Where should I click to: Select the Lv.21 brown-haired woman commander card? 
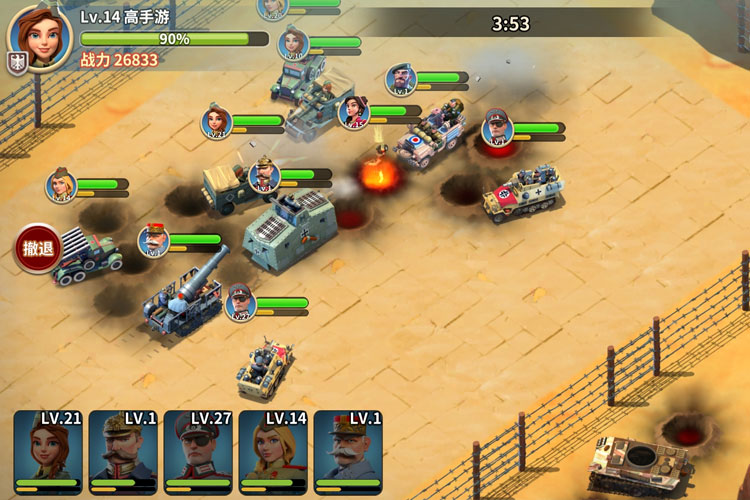(x=48, y=451)
